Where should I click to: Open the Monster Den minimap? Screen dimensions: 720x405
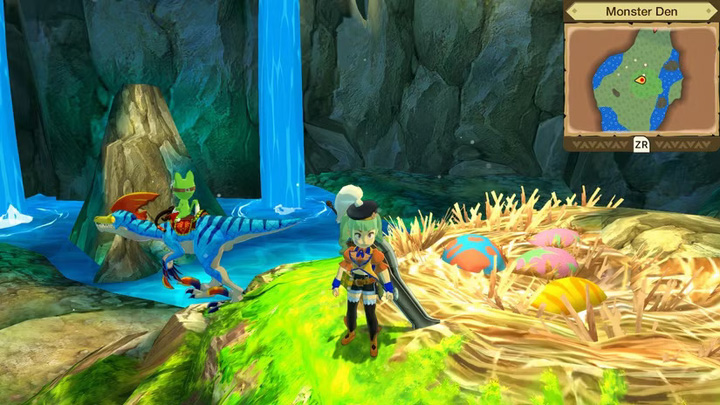(x=641, y=143)
